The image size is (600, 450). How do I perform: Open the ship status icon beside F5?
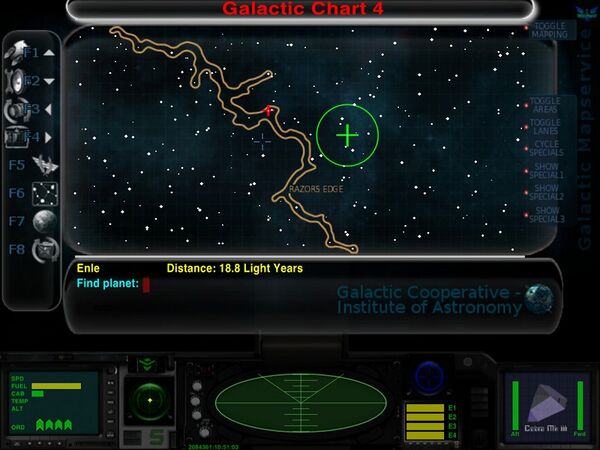coord(44,165)
